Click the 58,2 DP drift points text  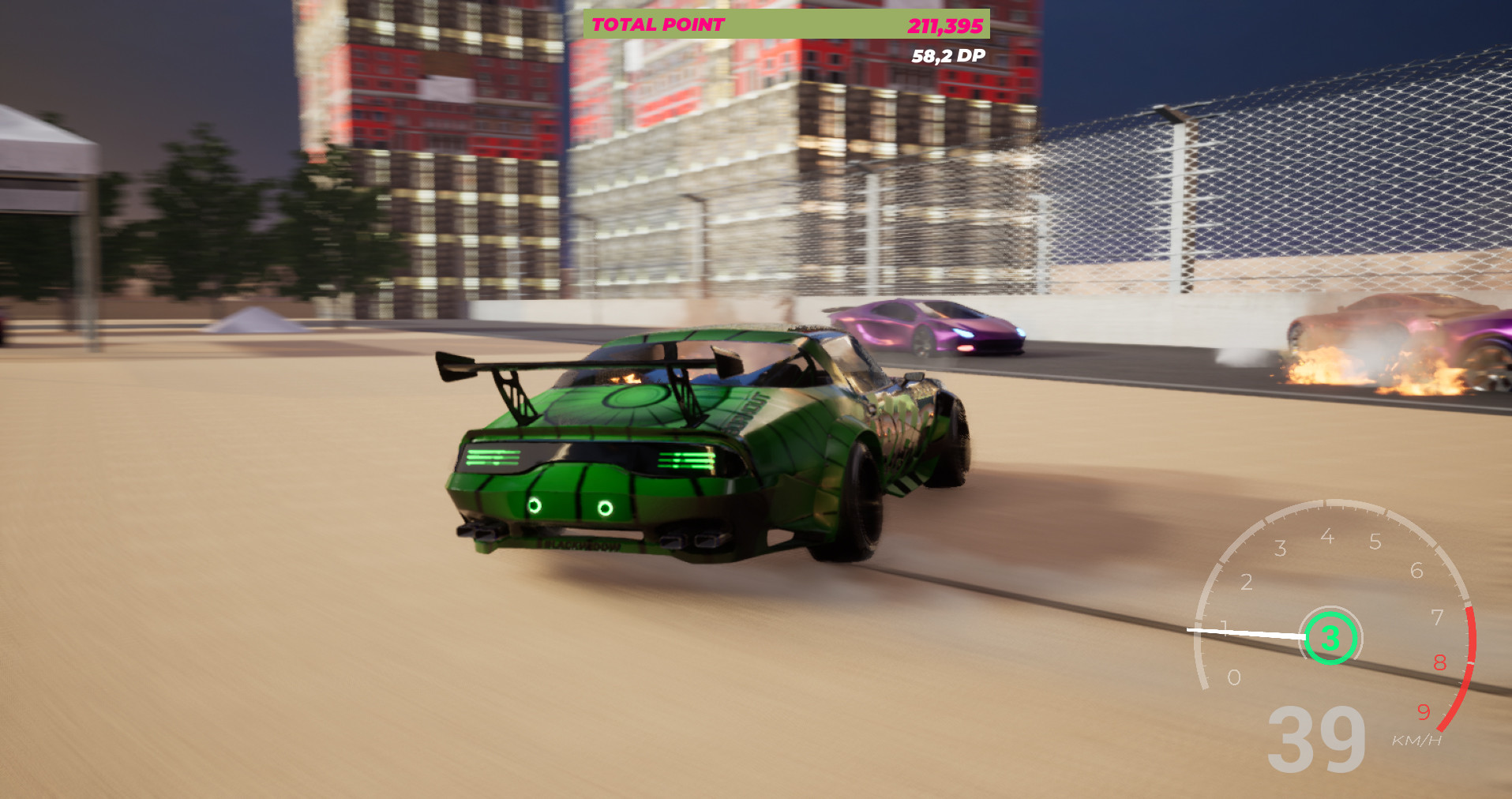click(x=947, y=56)
